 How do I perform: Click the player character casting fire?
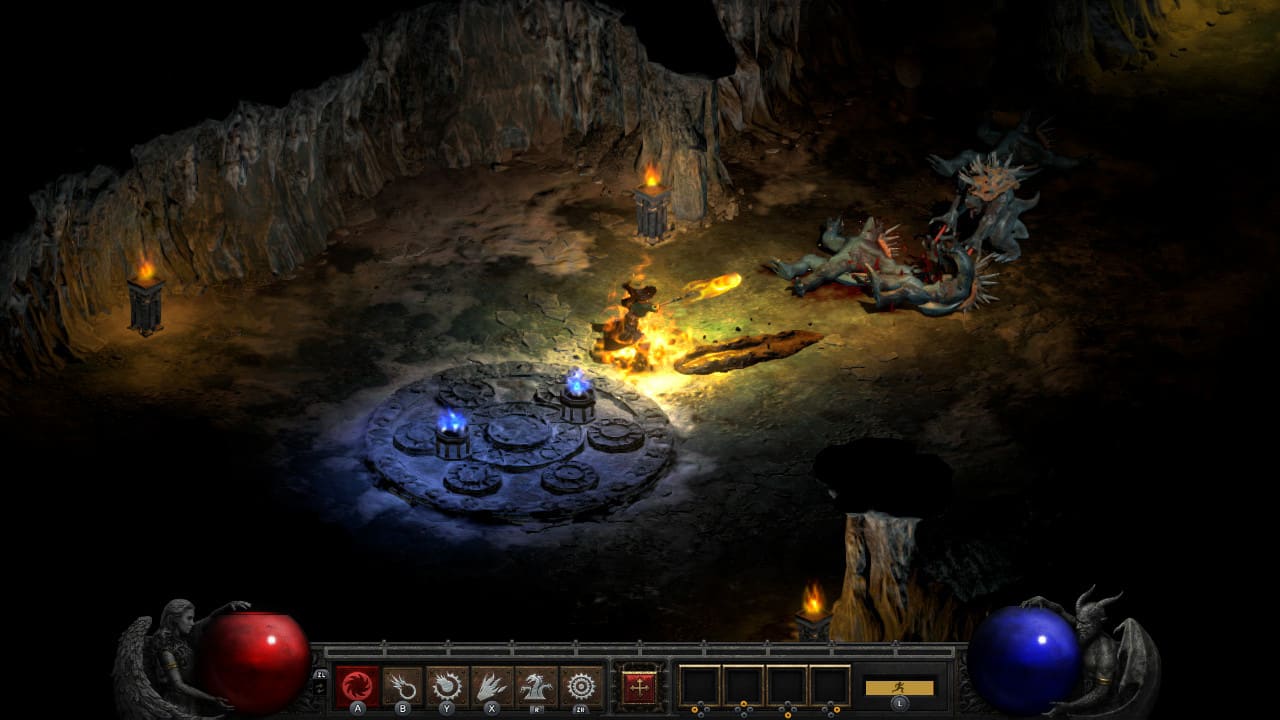pos(636,305)
